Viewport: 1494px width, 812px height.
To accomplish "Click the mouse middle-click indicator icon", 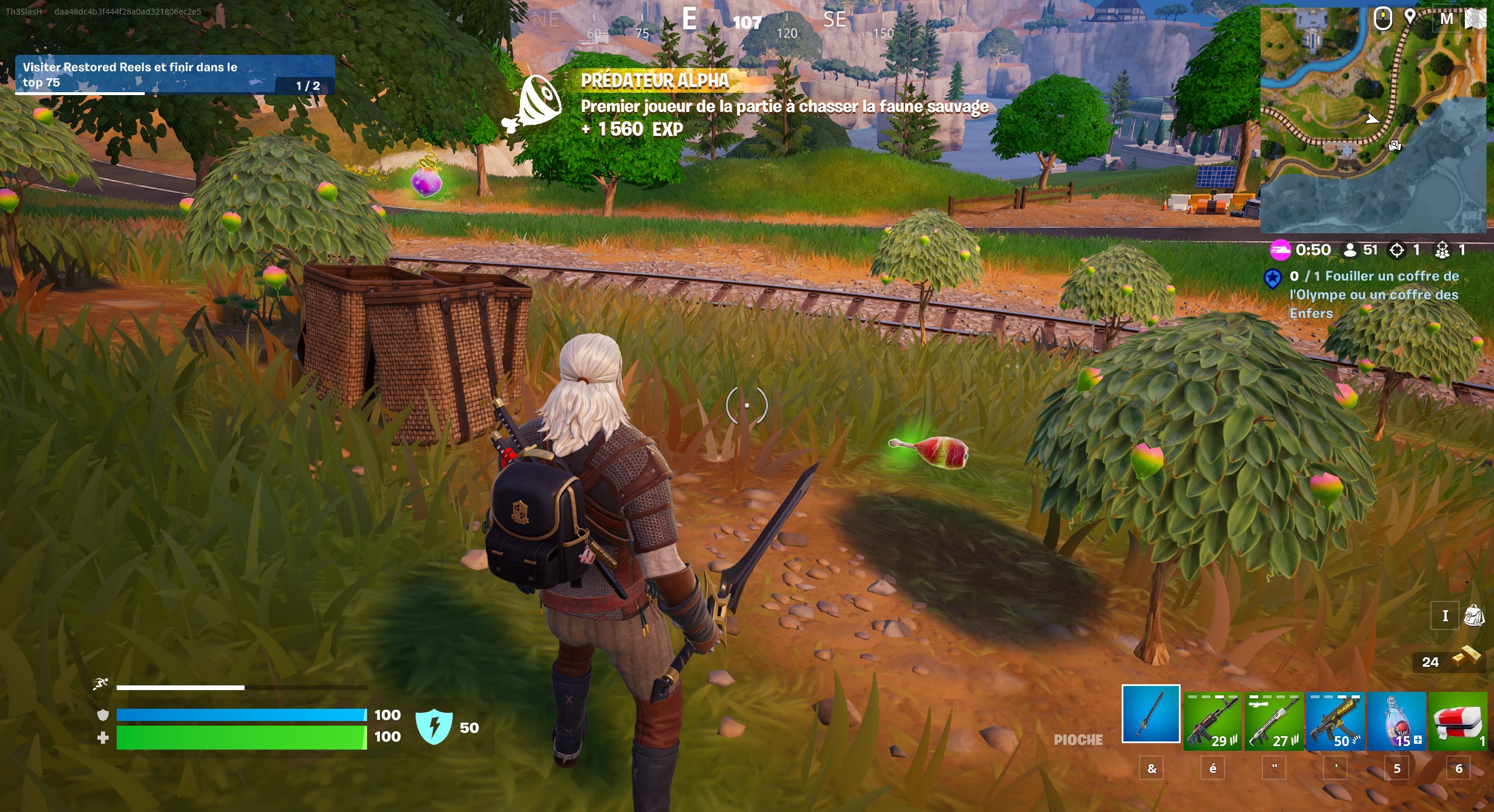I will (x=1383, y=19).
